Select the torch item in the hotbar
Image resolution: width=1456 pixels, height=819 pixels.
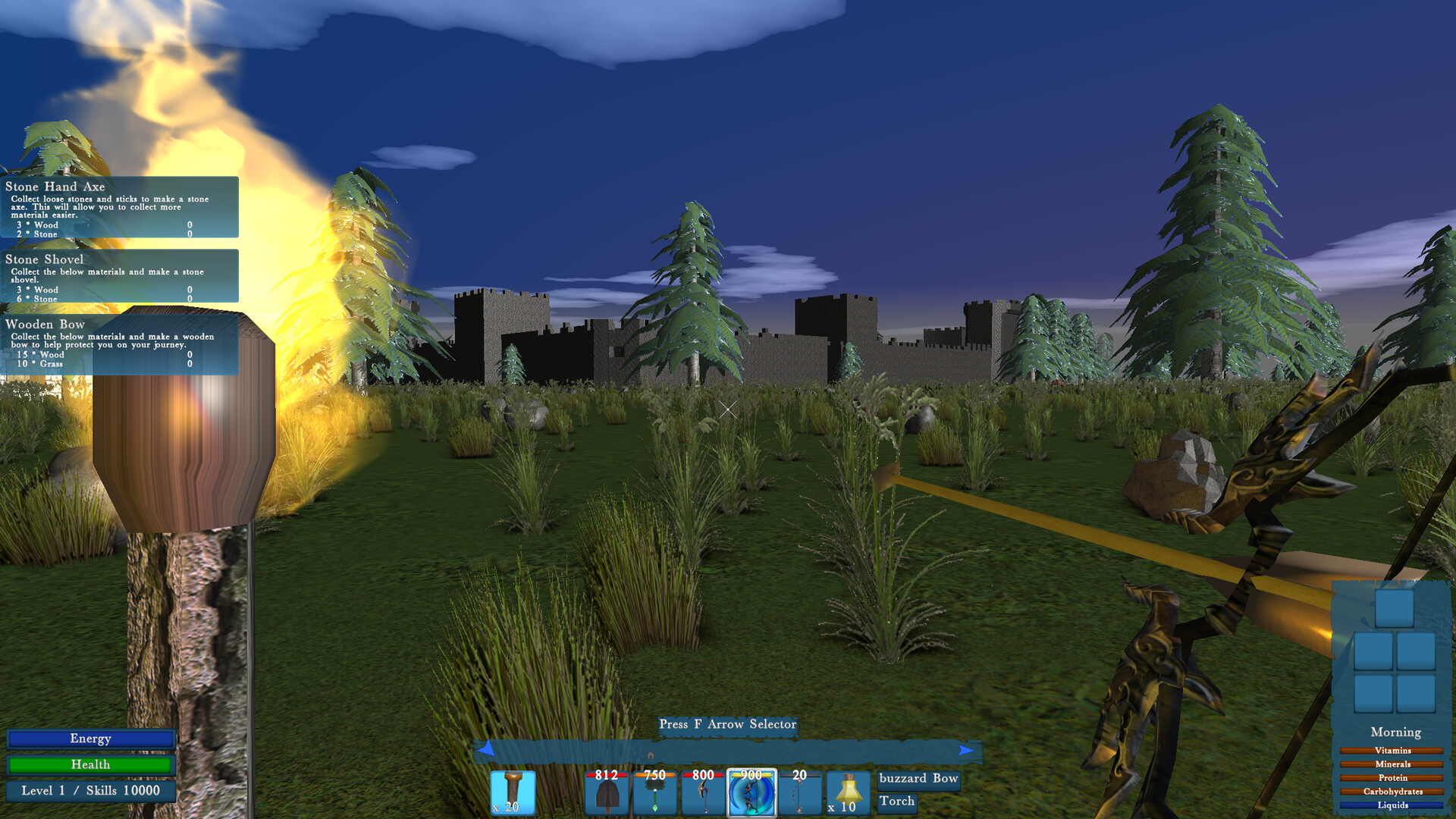[x=514, y=792]
